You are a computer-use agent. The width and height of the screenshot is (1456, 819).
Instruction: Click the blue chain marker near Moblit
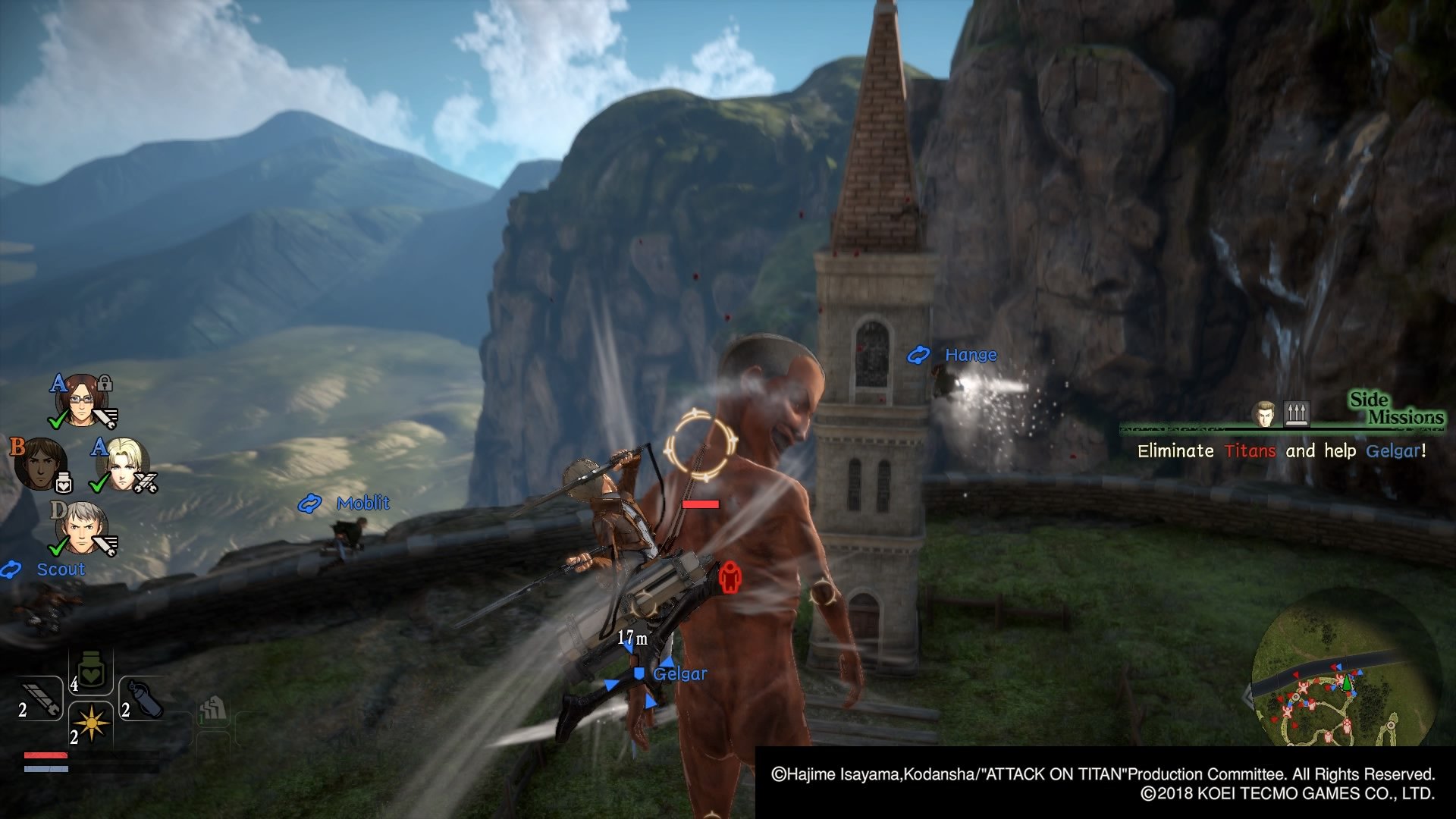[x=311, y=502]
